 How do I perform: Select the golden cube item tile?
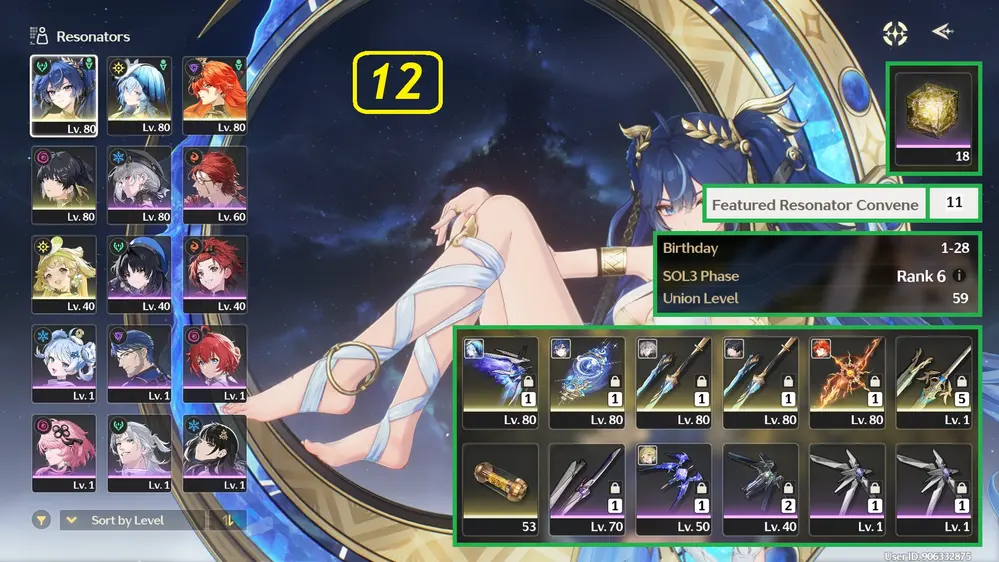pos(932,115)
